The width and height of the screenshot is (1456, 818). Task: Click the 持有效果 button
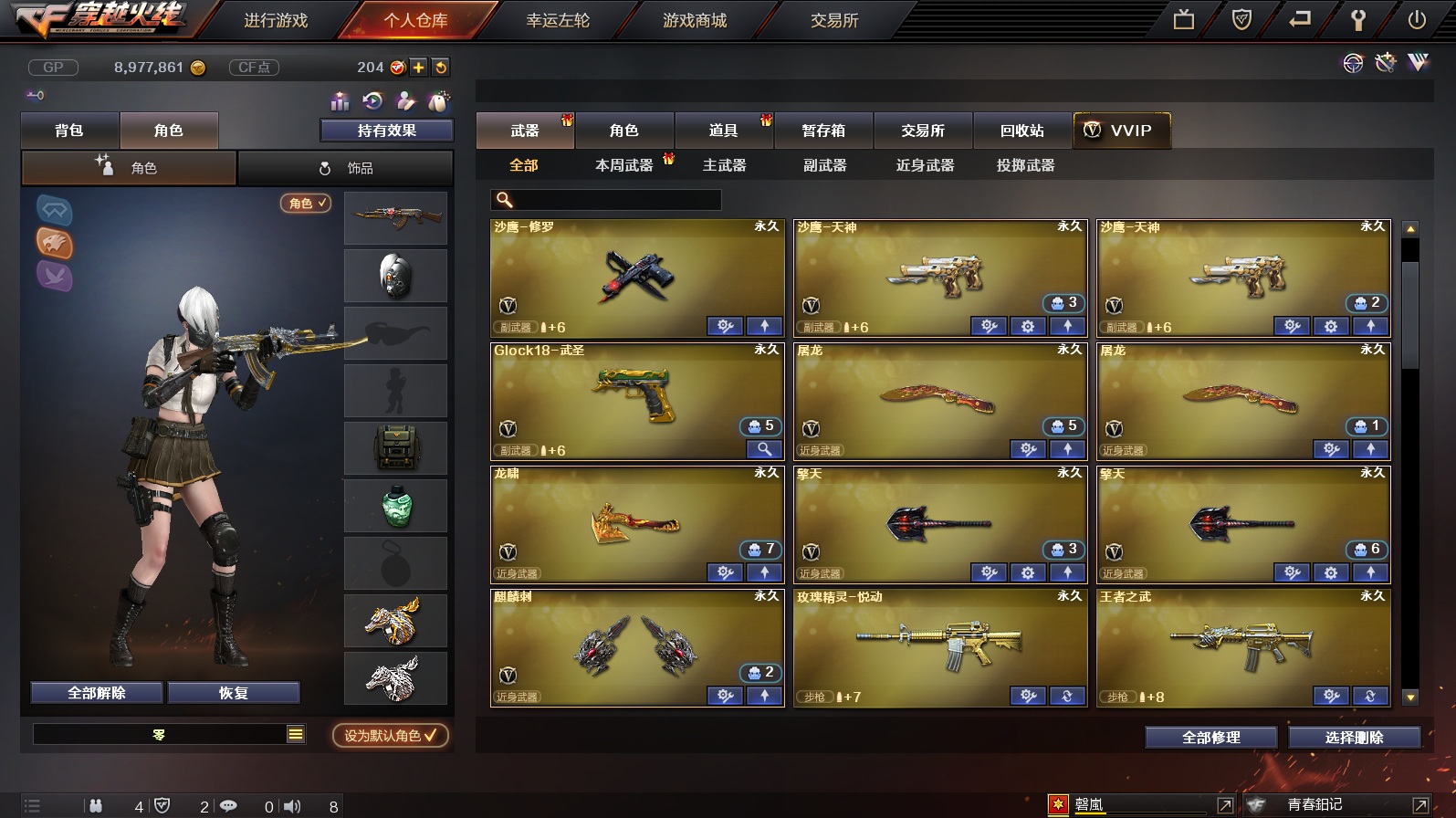point(386,131)
